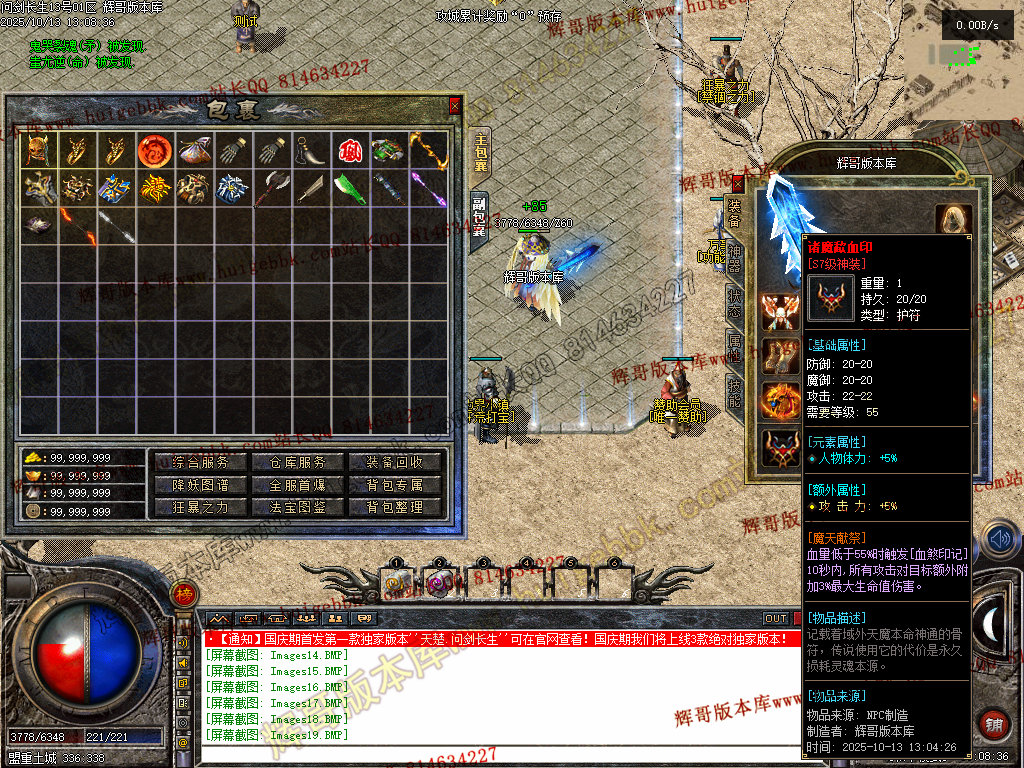
Task: Close the 包裹 bag window
Action: (x=455, y=105)
